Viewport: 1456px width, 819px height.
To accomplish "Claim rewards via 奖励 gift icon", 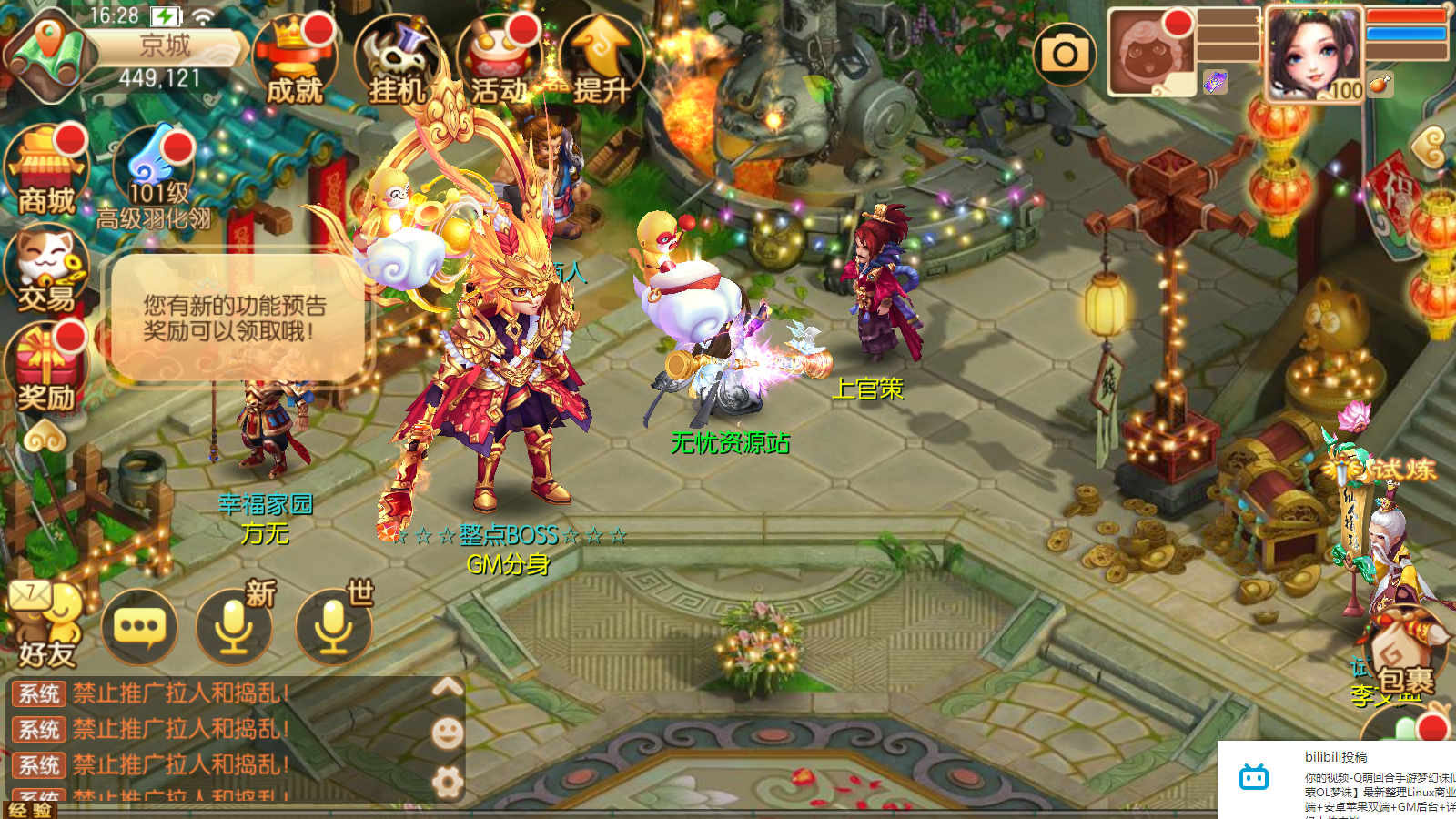I will tap(46, 370).
